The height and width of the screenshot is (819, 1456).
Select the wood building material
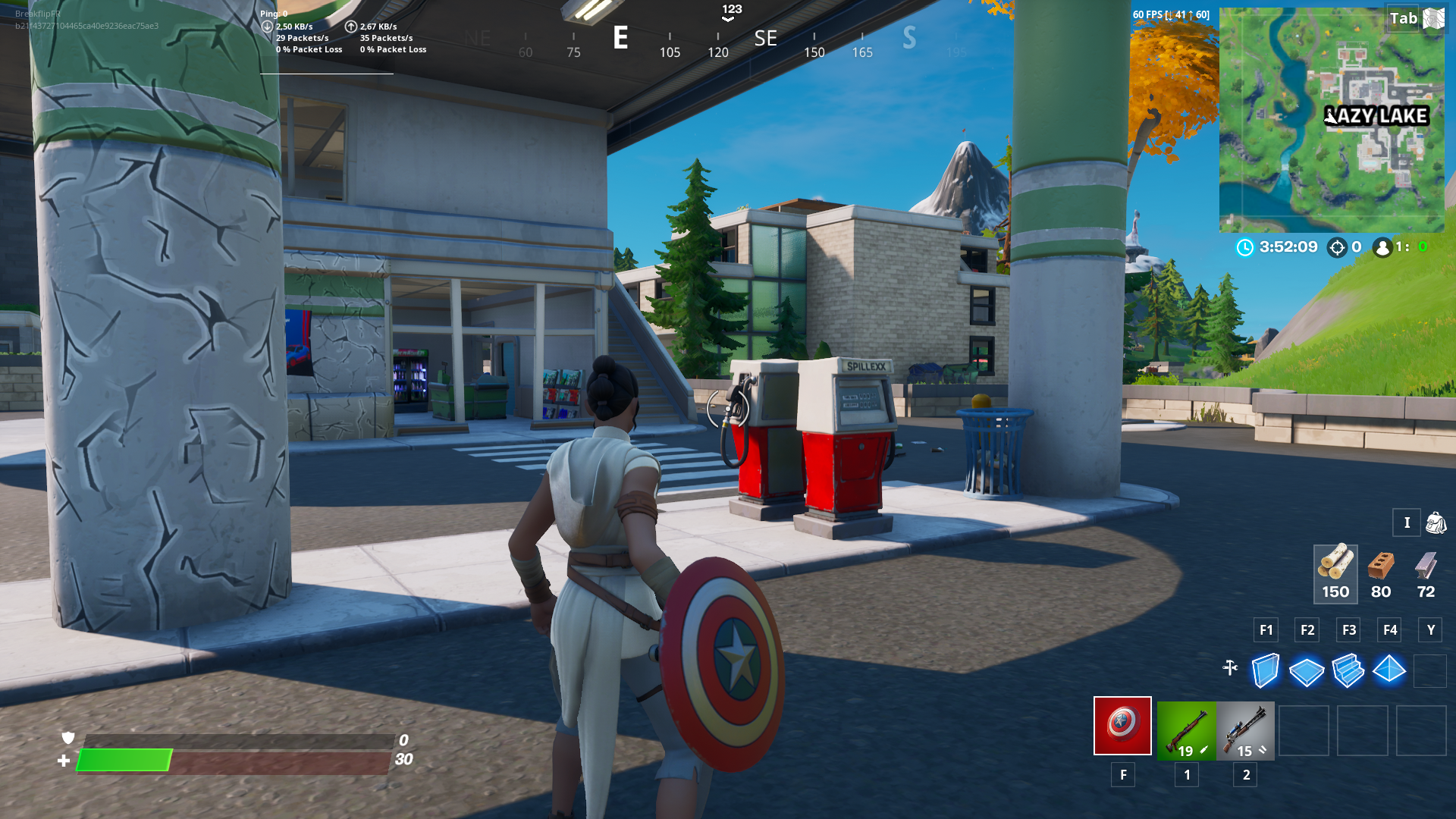coord(1335,573)
